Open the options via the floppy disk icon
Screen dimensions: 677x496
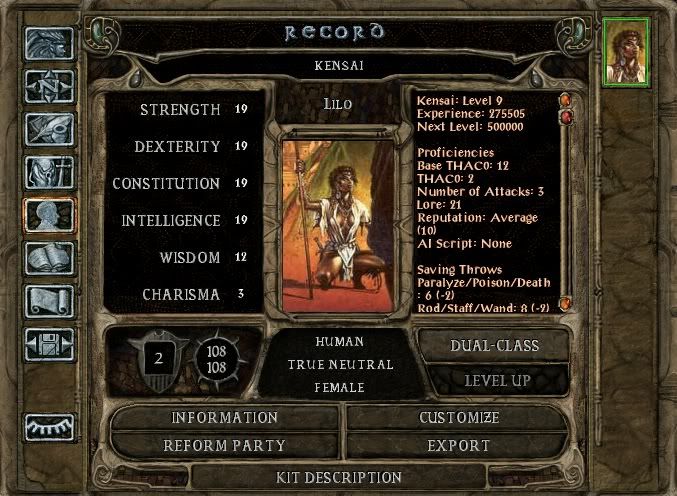coord(49,343)
